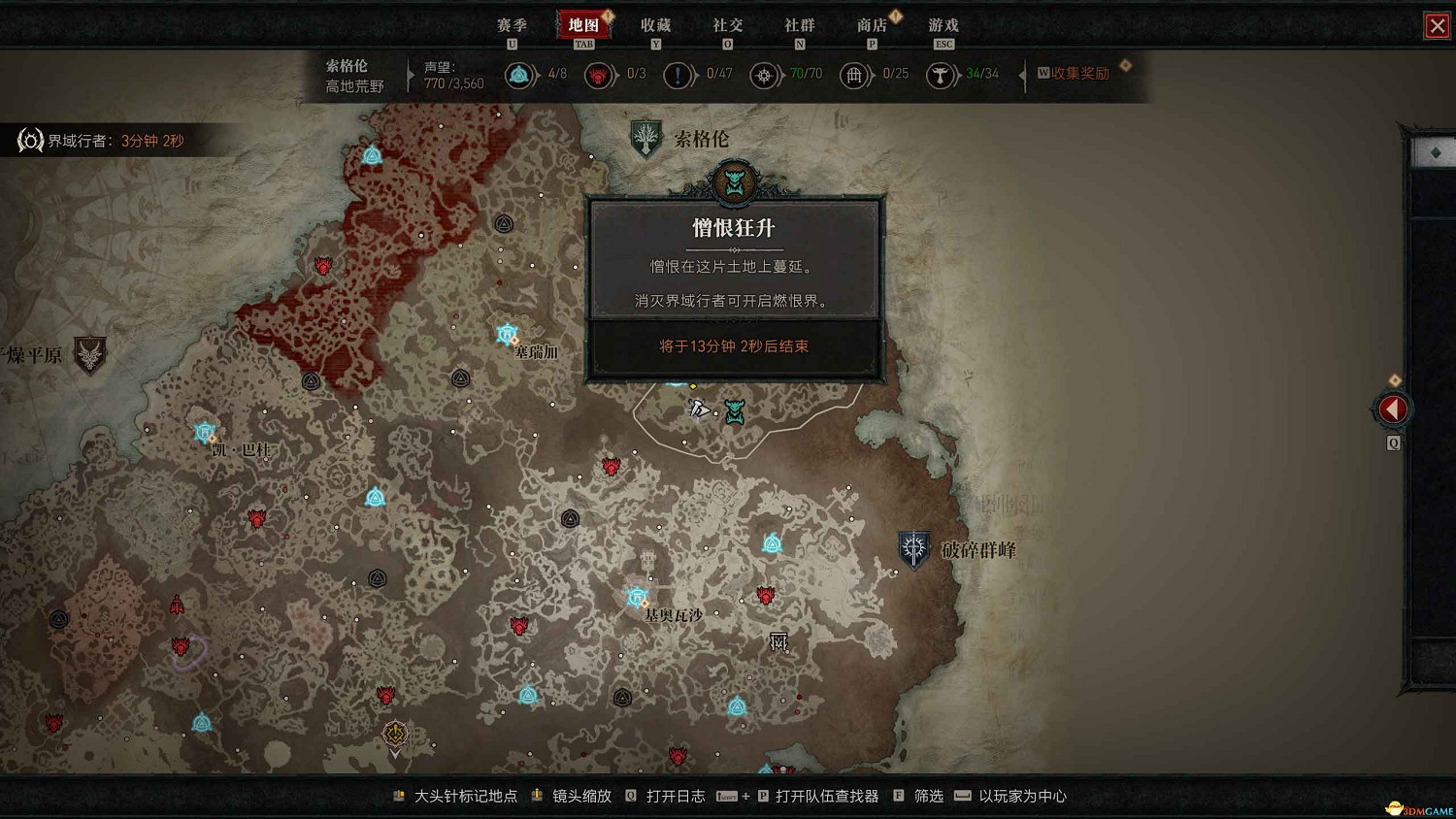Screen dimensions: 1456x819
Task: Click the 破碎群峰 region shield emblem
Action: coord(913,548)
